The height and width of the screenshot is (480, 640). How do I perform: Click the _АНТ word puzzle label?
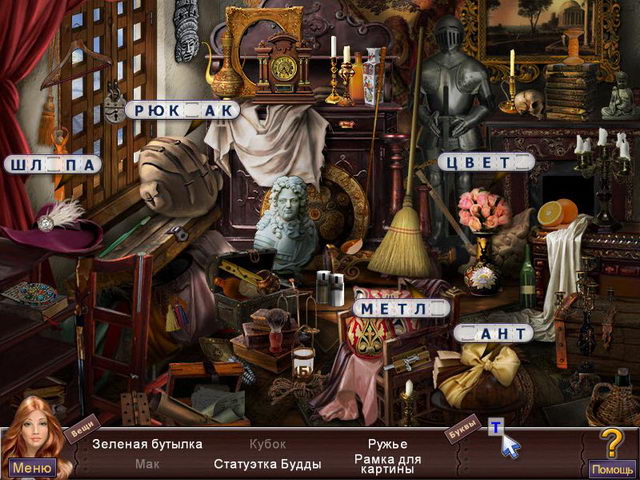[492, 332]
